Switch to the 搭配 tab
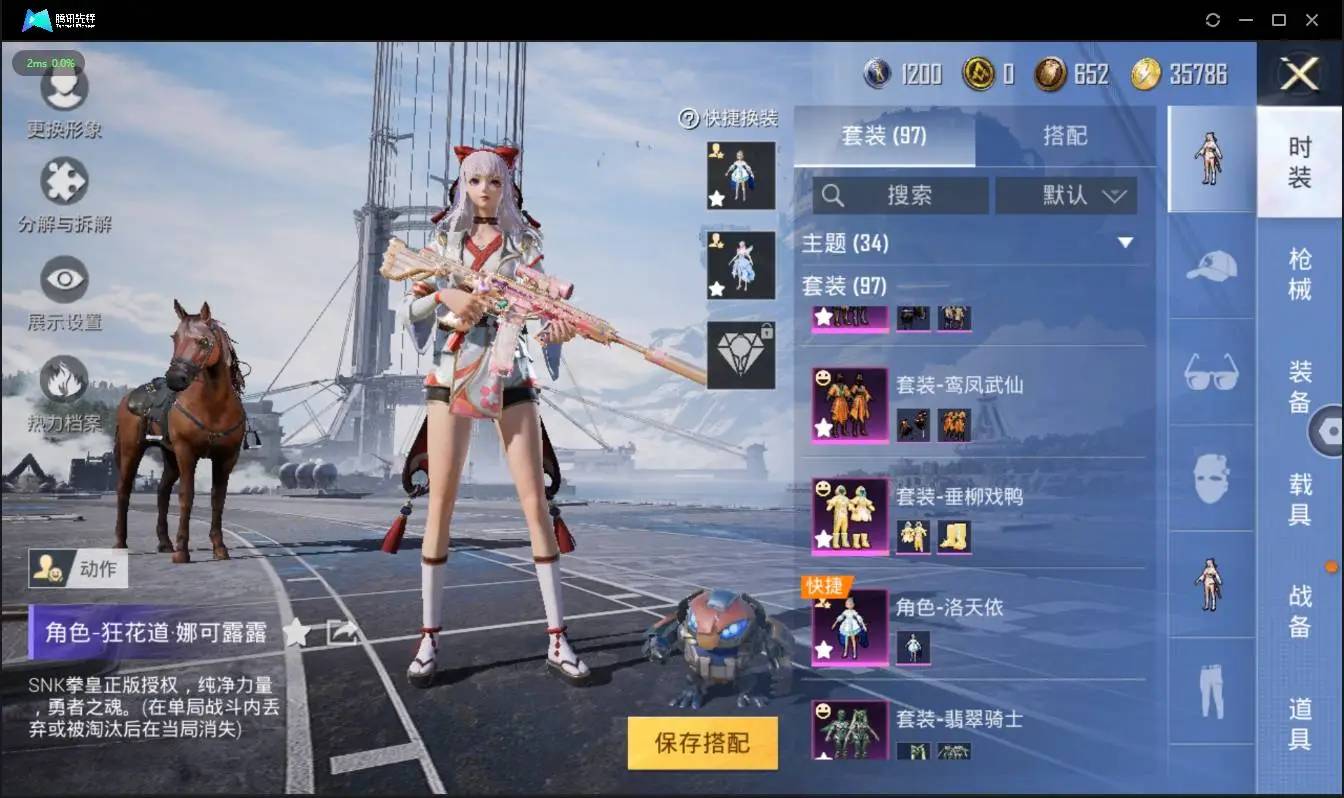Image resolution: width=1344 pixels, height=798 pixels. point(1067,135)
